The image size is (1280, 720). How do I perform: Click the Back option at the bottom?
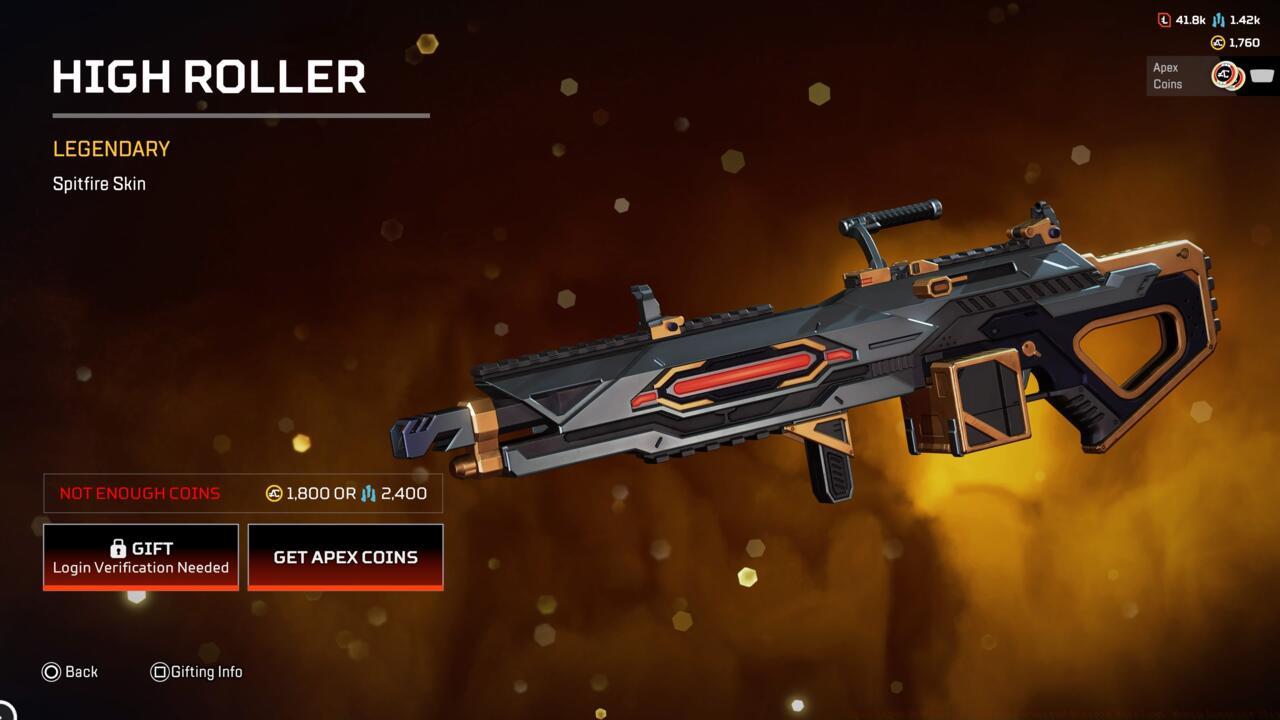70,671
